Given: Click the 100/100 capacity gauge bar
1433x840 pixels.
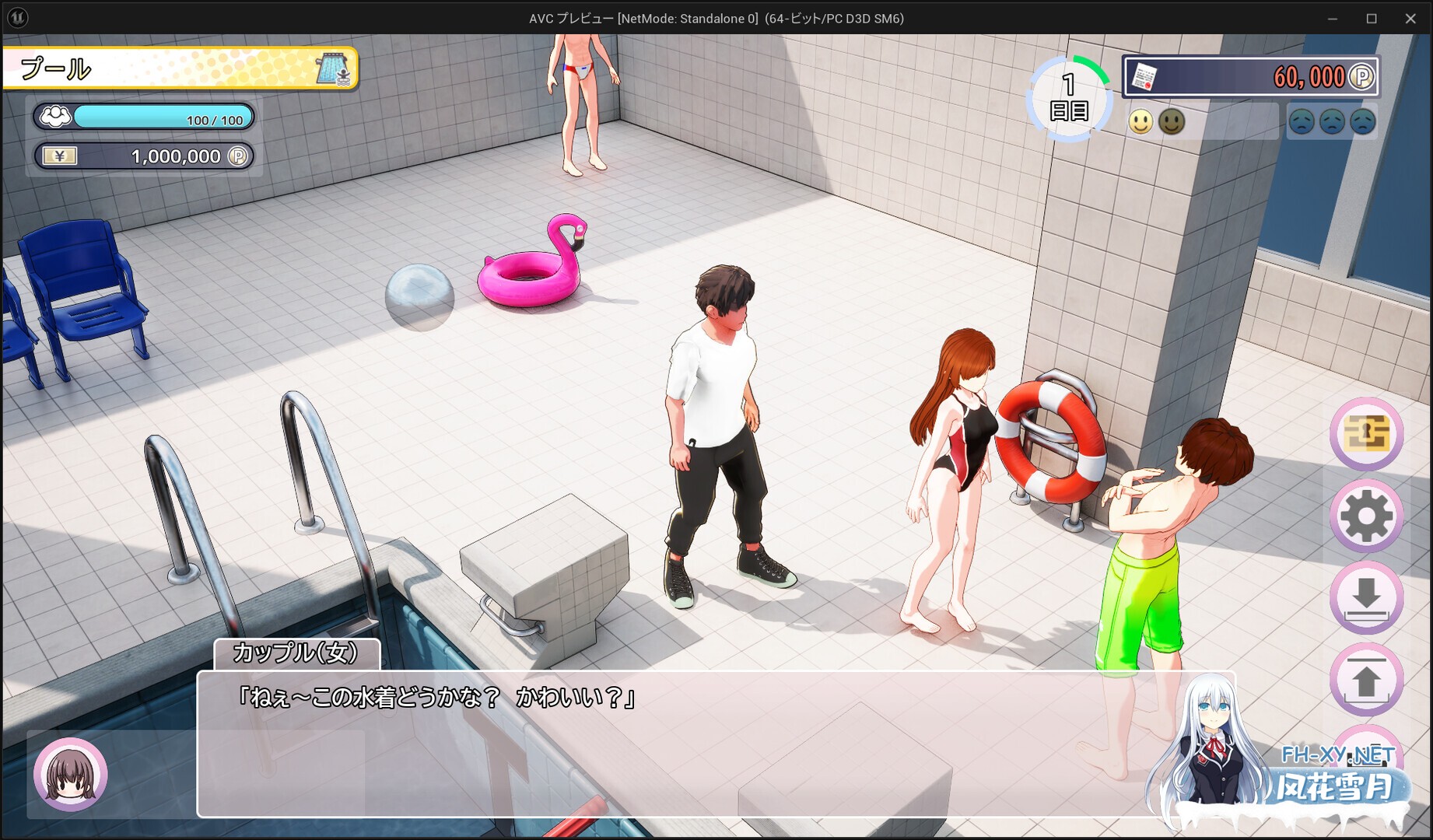Looking at the screenshot, I should [x=162, y=117].
